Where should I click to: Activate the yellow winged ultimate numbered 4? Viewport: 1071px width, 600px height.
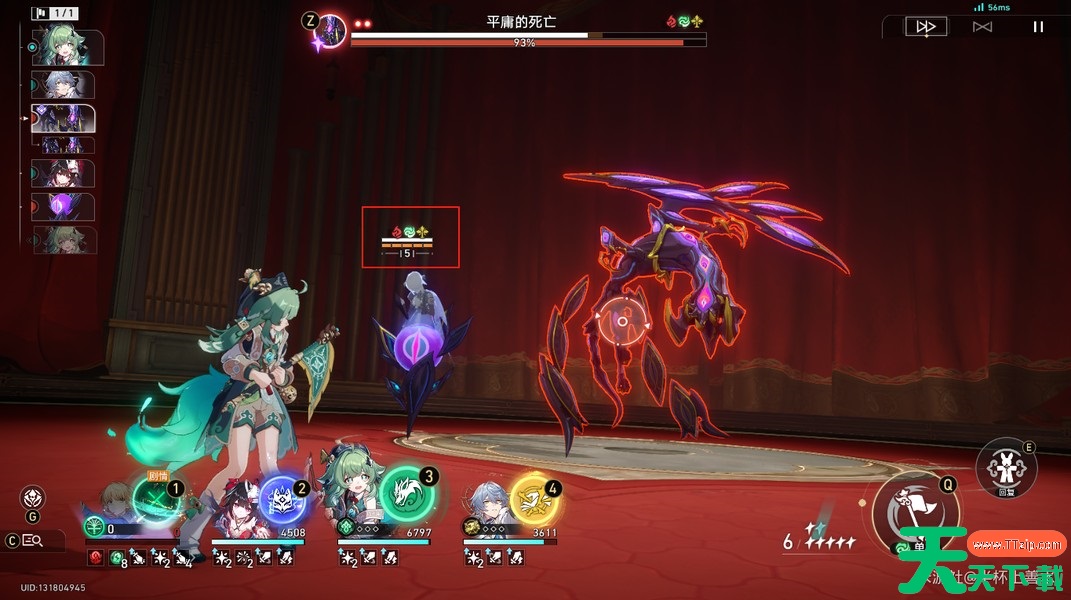pos(534,501)
